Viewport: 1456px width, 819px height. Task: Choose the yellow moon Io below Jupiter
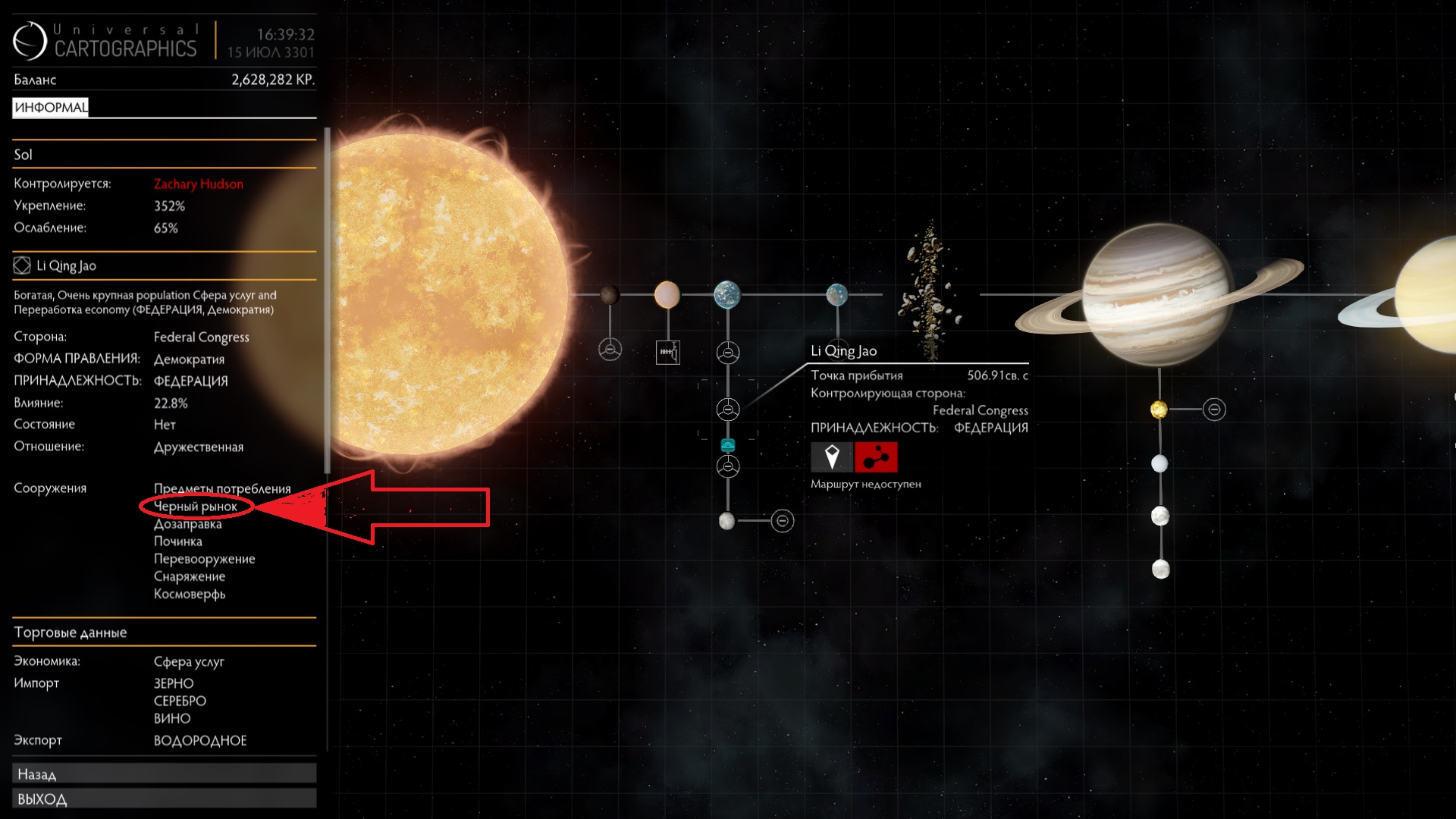tap(1159, 409)
